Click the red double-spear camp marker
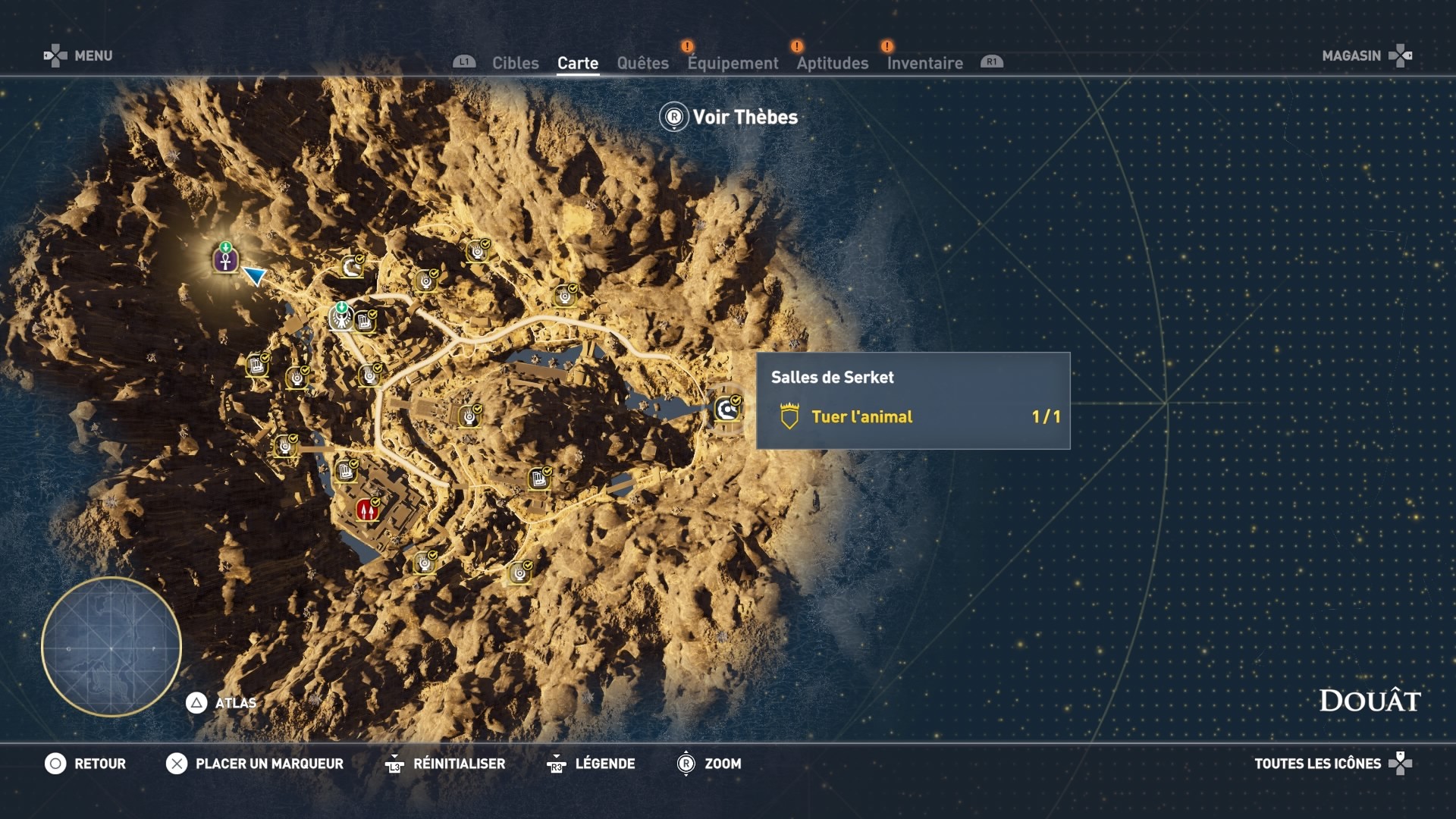The height and width of the screenshot is (819, 1456). pos(367,510)
